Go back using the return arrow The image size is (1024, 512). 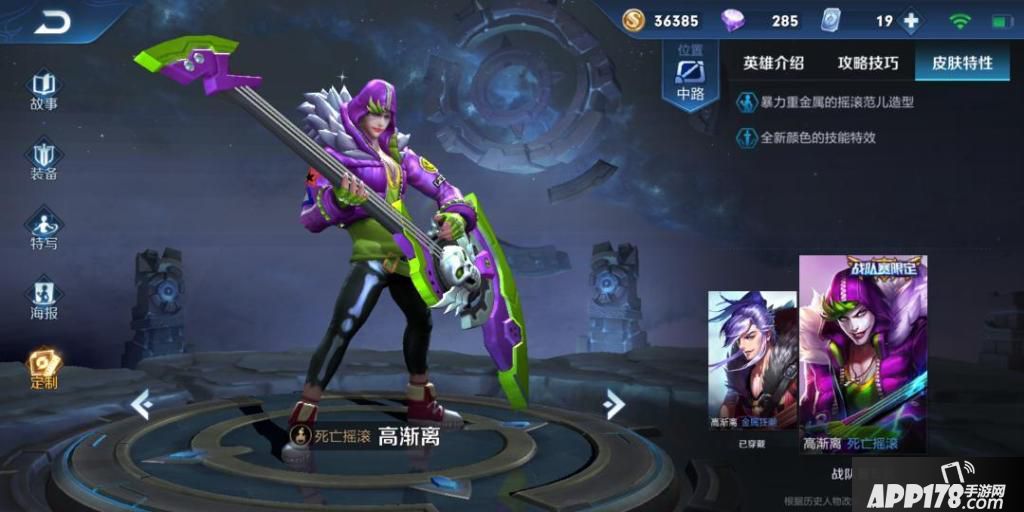tap(52, 21)
